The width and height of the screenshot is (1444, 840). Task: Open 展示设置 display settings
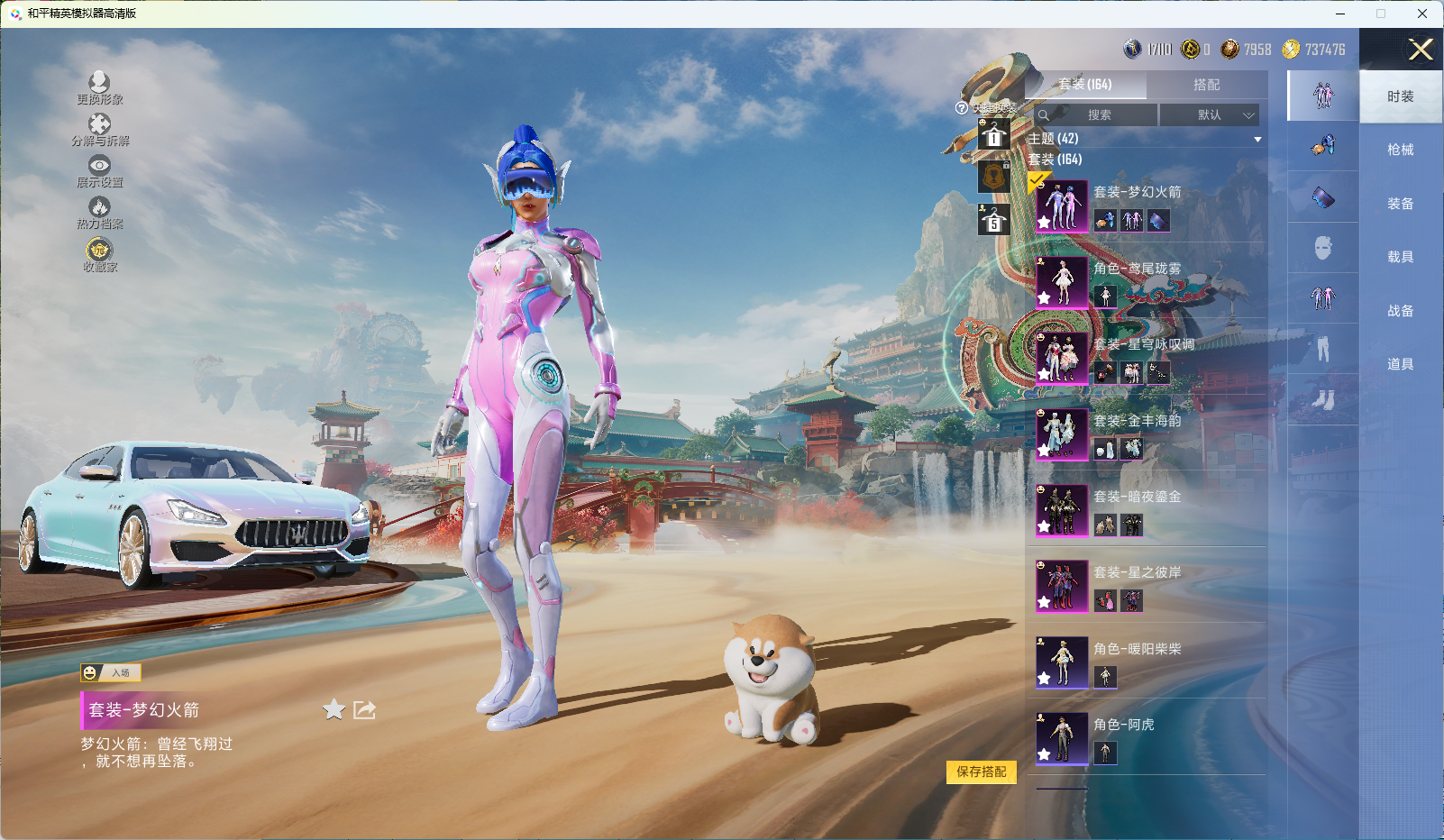99,170
